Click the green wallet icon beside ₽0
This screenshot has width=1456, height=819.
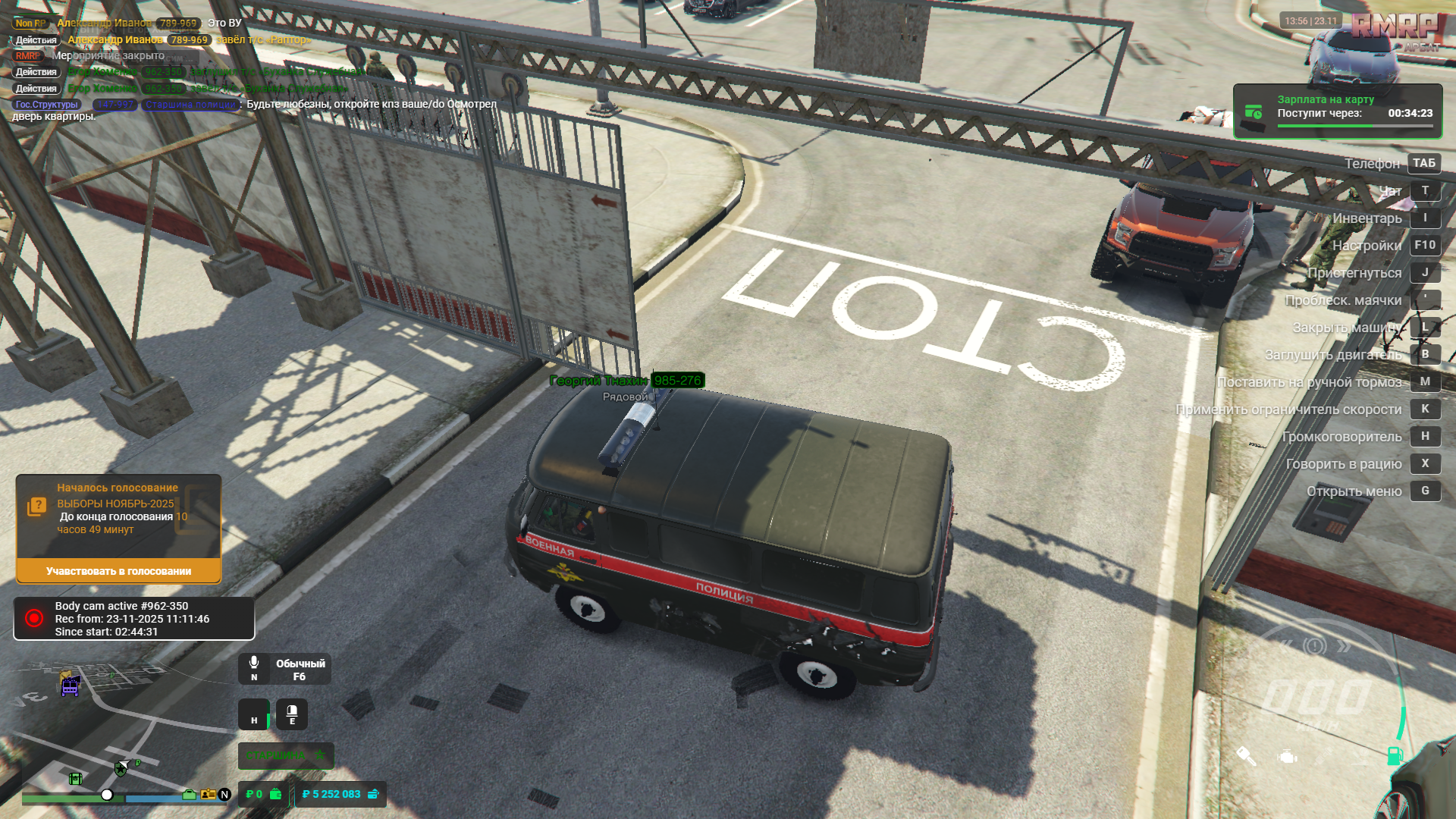click(275, 795)
